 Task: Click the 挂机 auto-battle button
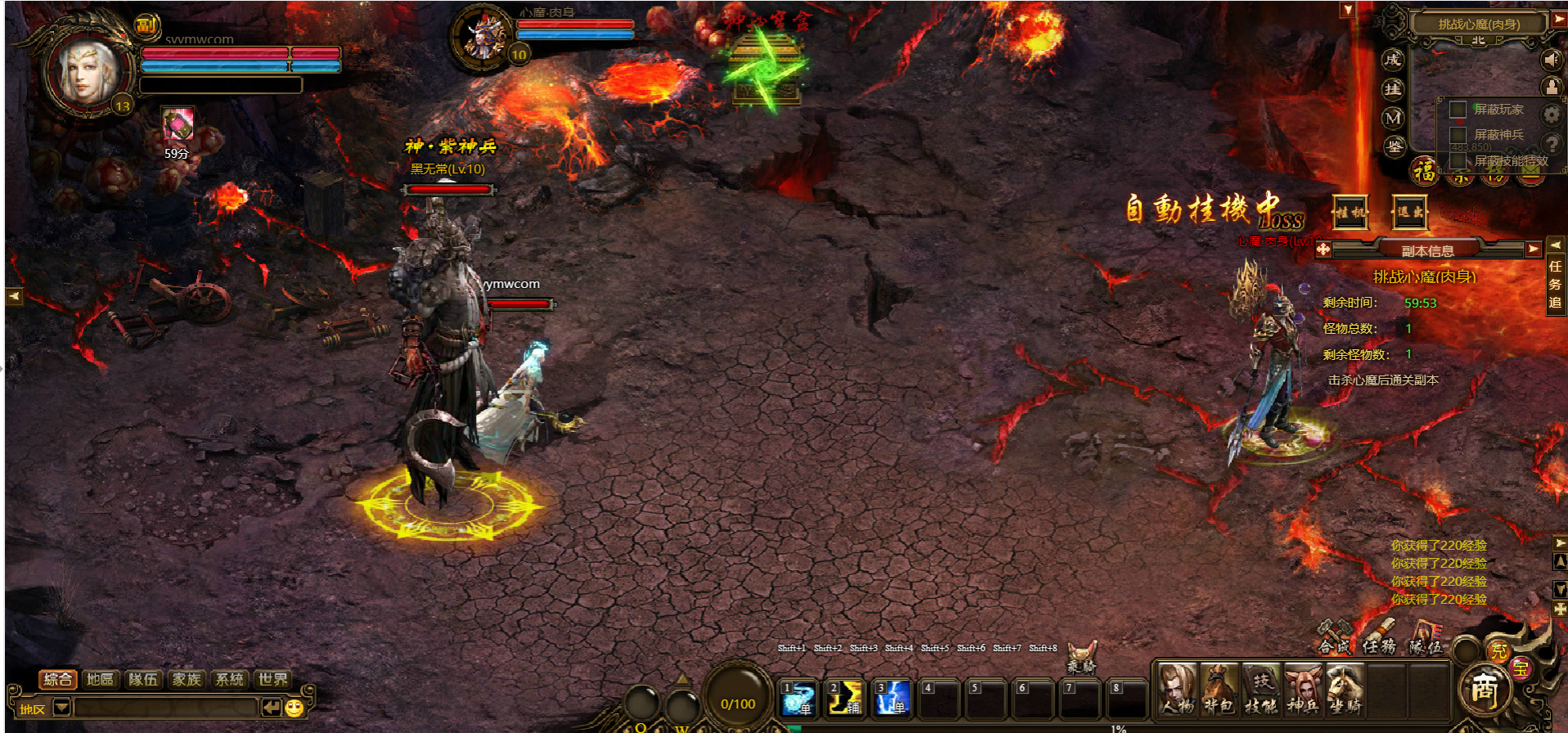(x=1350, y=213)
